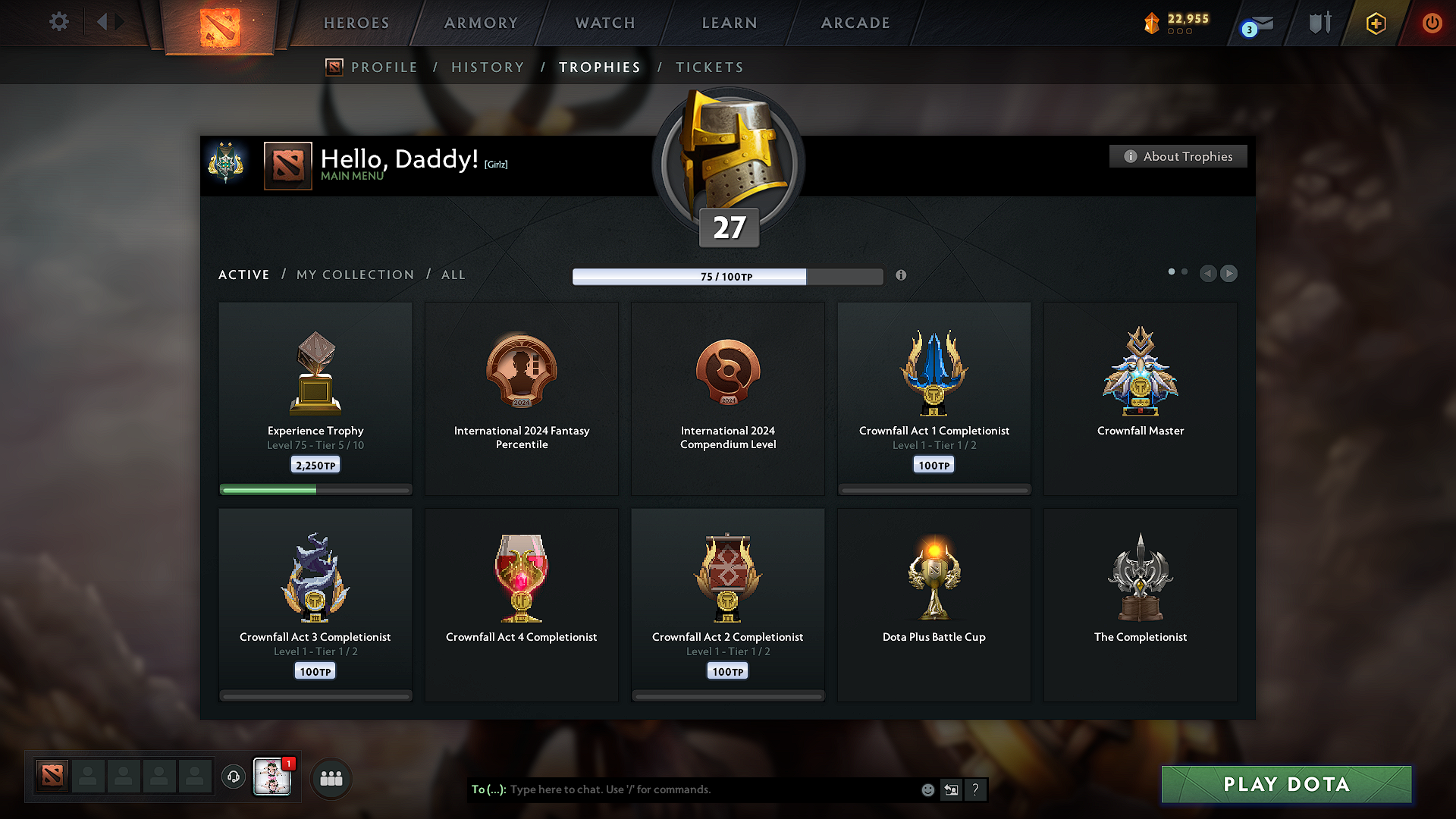The image size is (1456, 819).
Task: Switch to the MY COLLECTION trophy filter
Action: pos(354,275)
